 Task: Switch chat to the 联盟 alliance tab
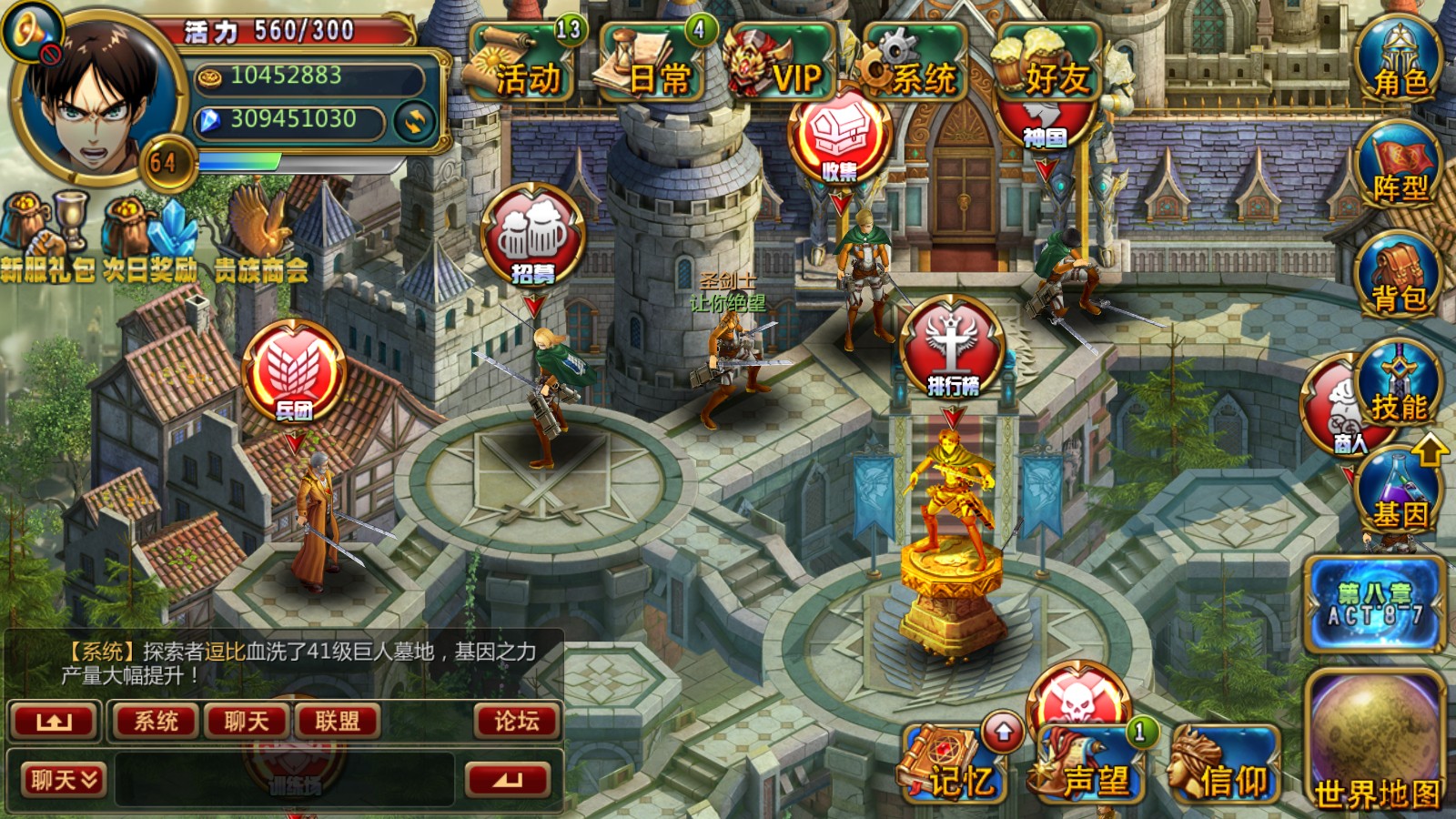(x=337, y=722)
